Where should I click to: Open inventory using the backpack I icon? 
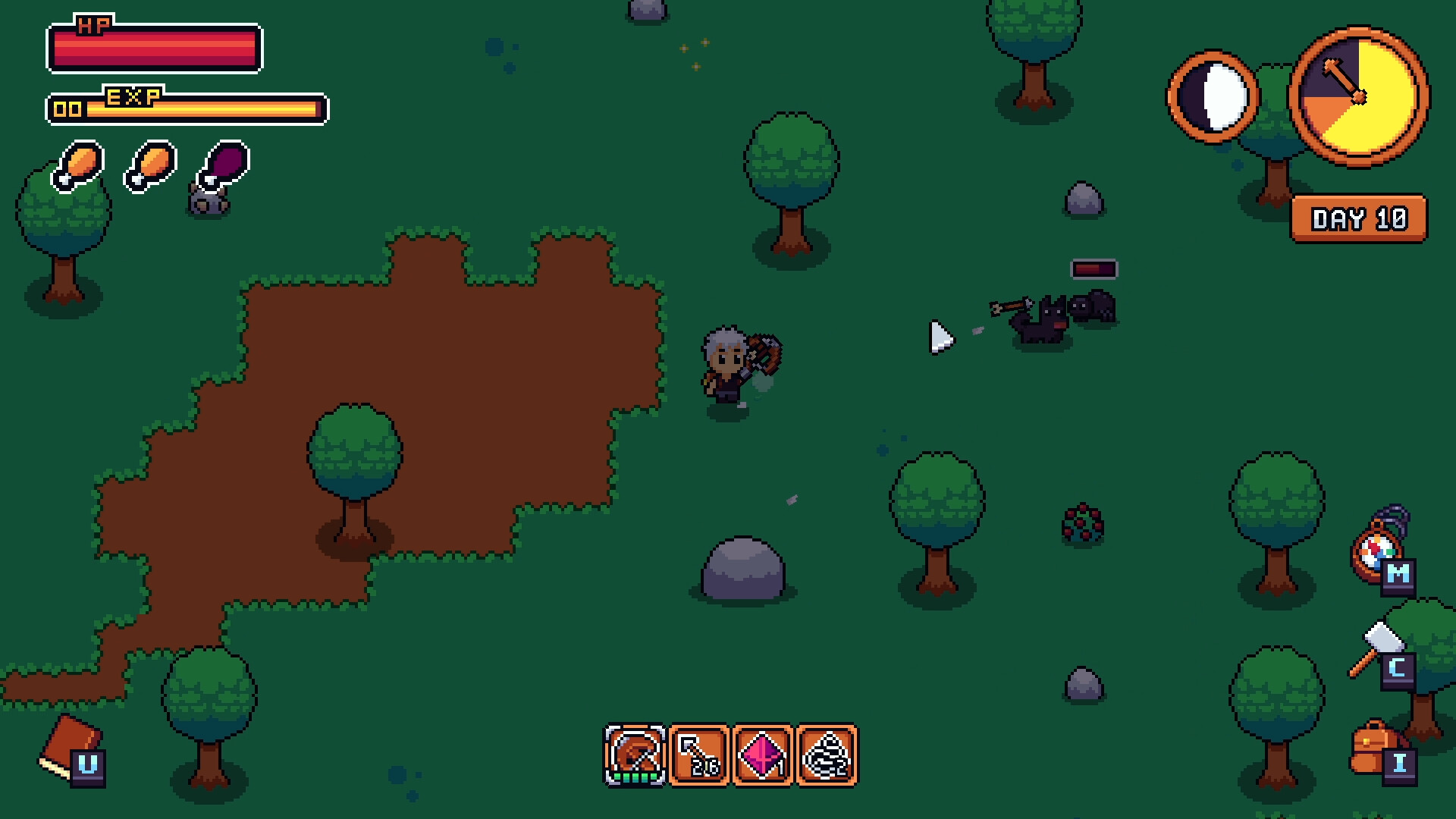click(x=1399, y=767)
